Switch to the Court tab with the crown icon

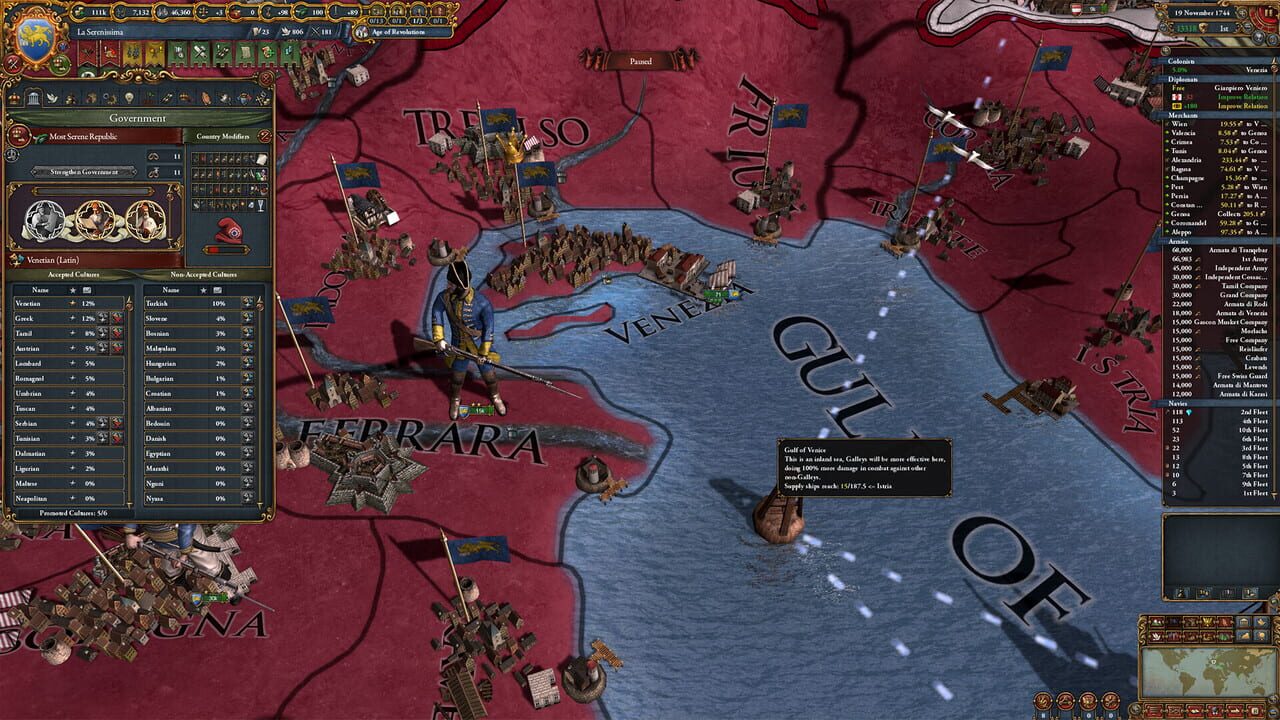coord(14,98)
